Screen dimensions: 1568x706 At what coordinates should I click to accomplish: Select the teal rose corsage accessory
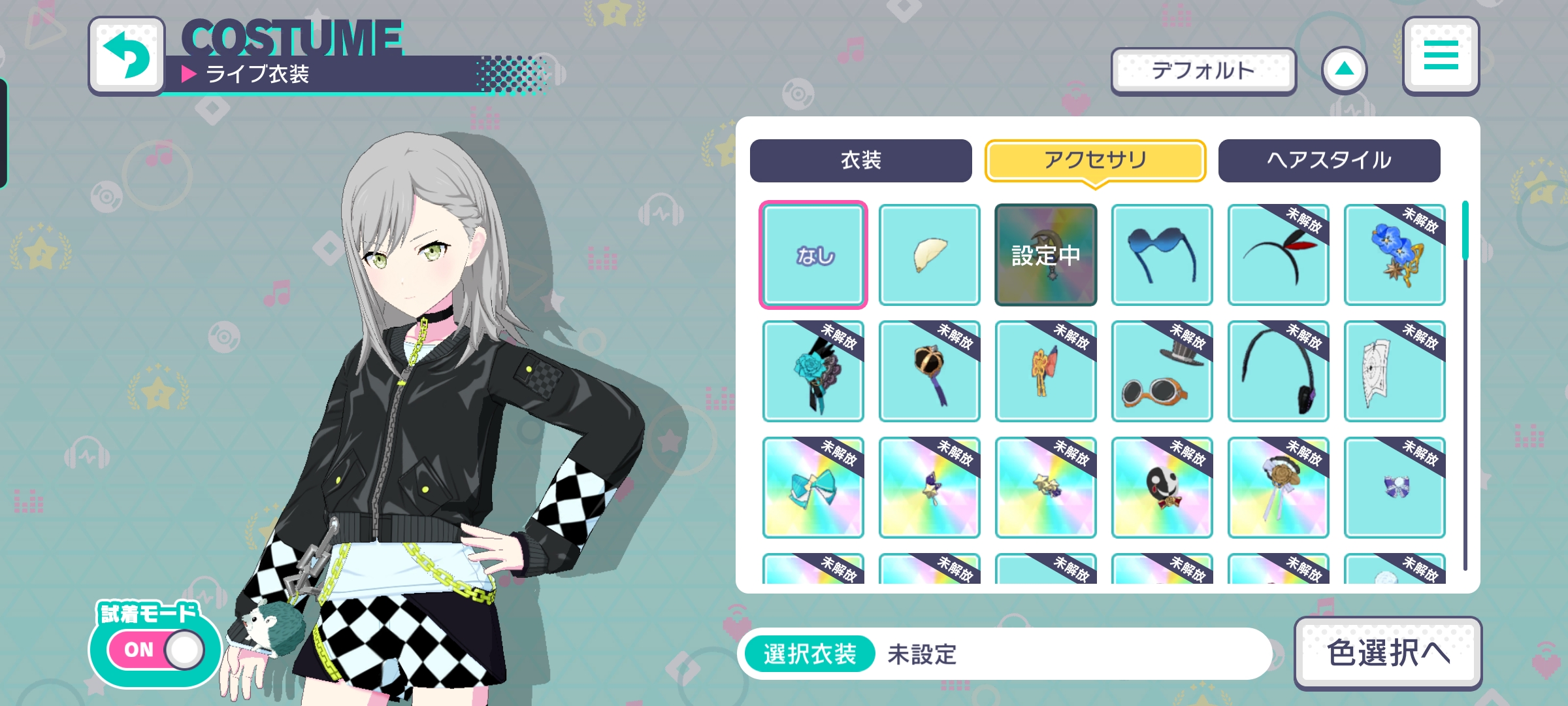[812, 371]
